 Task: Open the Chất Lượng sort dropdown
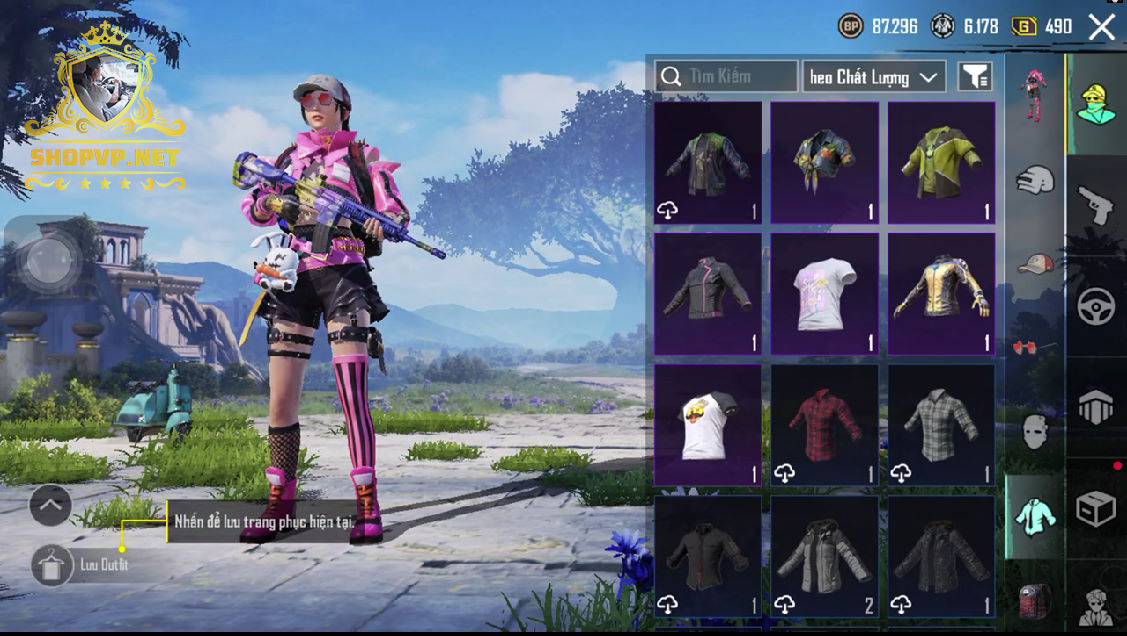pyautogui.click(x=873, y=77)
